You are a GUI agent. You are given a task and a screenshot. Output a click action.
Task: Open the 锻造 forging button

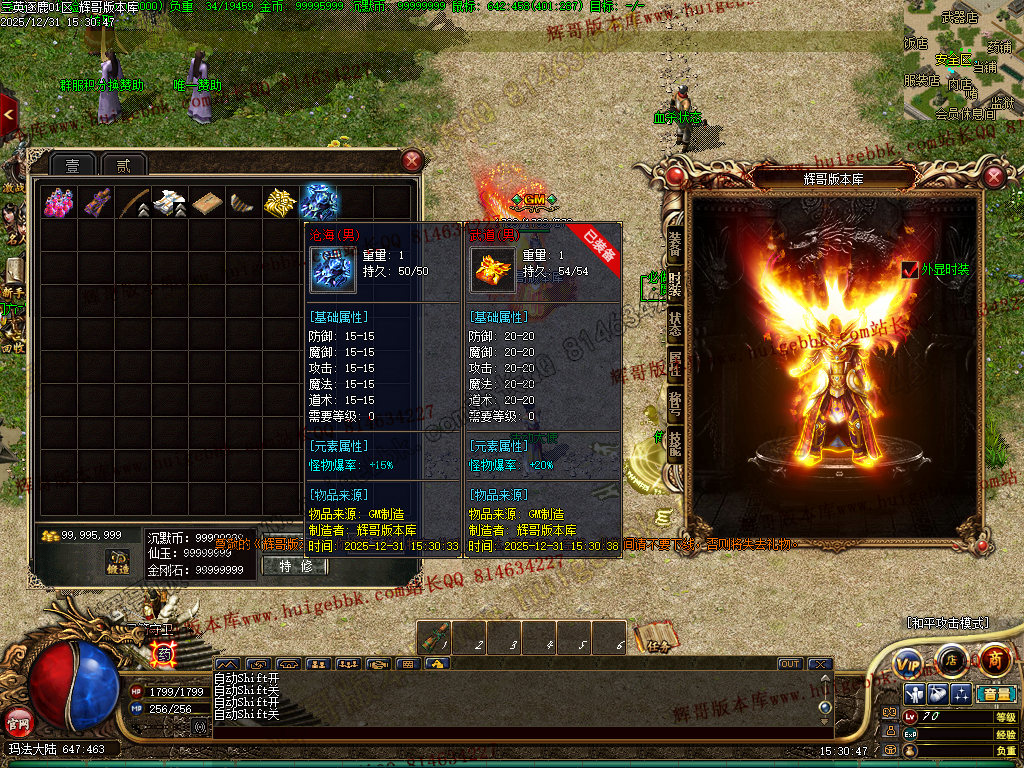tap(119, 563)
